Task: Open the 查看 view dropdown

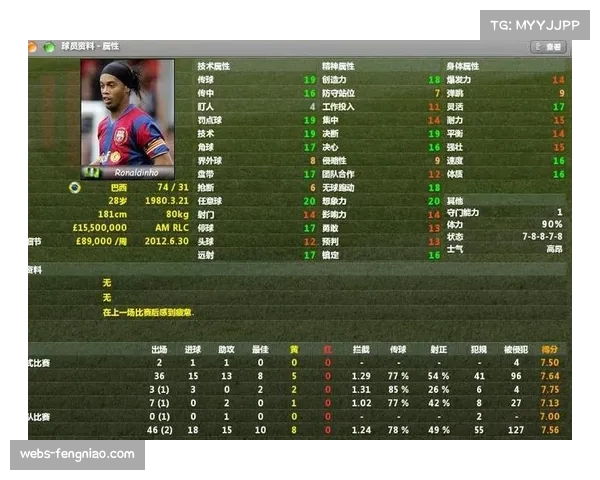Action: (x=550, y=47)
